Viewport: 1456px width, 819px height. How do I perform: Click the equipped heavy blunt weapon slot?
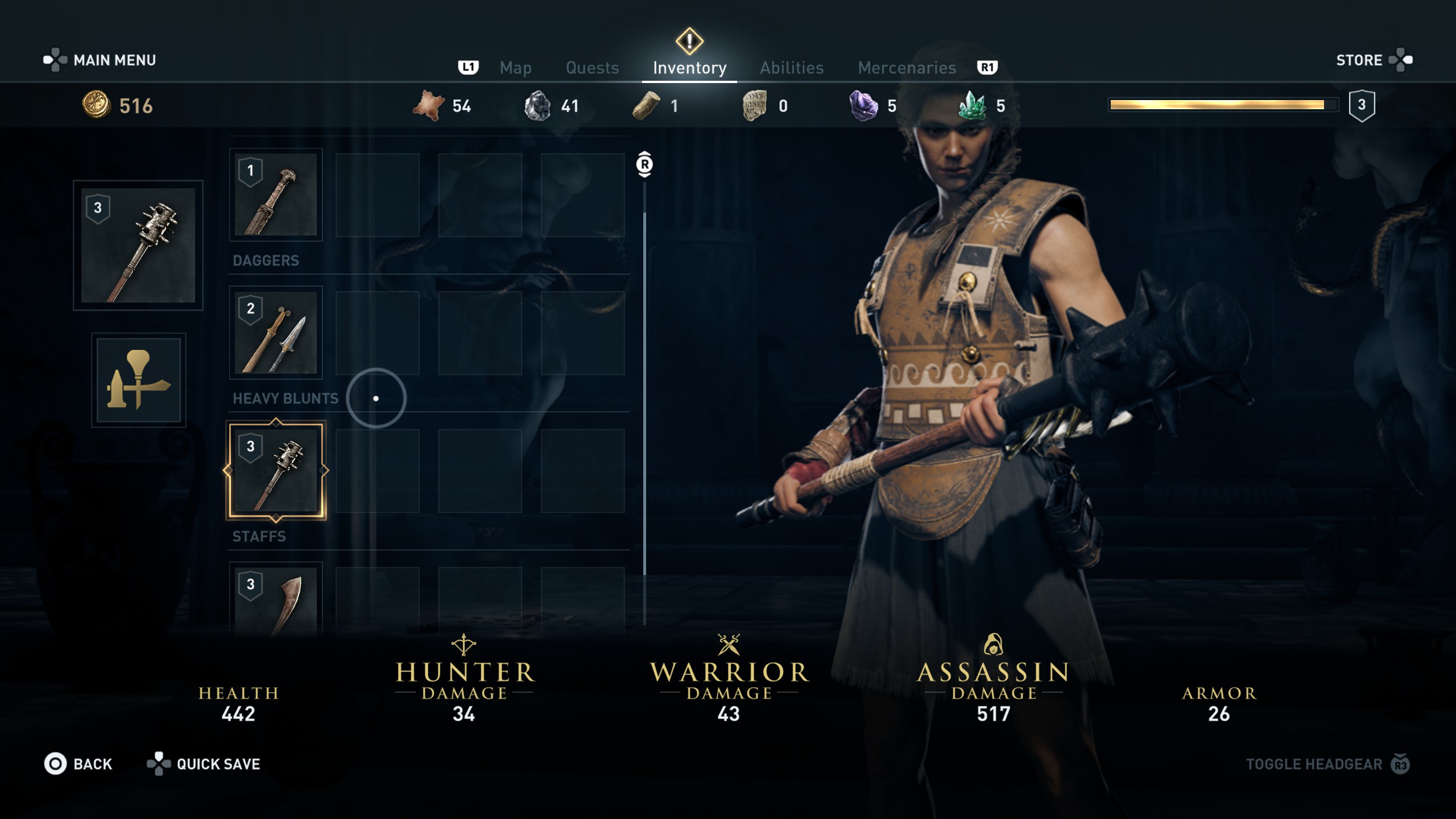pyautogui.click(x=138, y=245)
